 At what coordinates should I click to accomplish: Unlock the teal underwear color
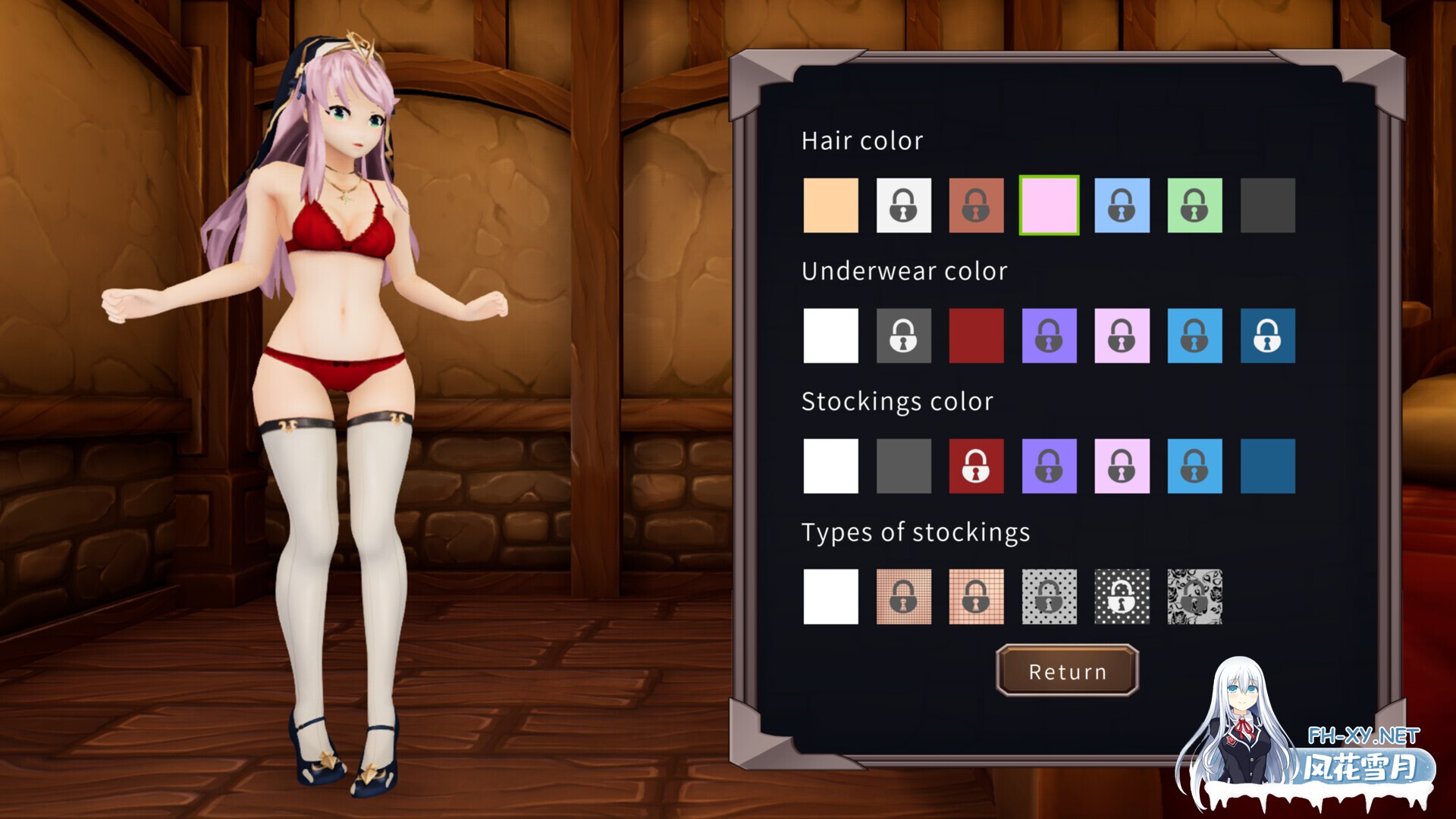1267,336
